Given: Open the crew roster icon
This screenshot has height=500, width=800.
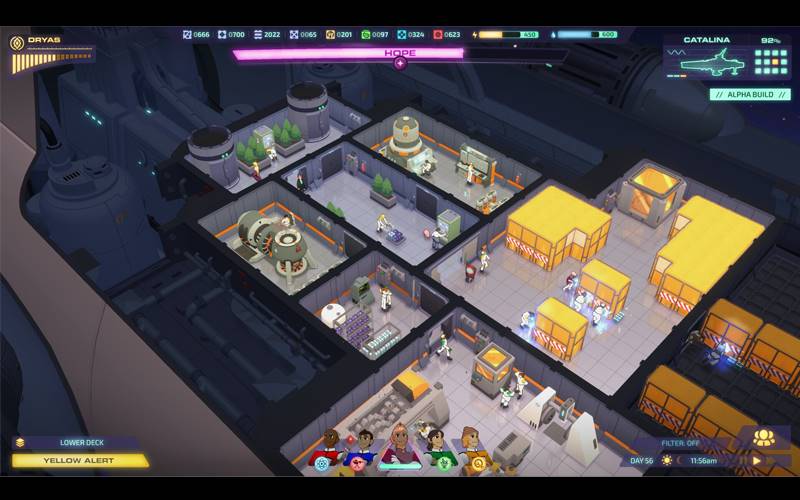Looking at the screenshot, I should click(x=764, y=438).
